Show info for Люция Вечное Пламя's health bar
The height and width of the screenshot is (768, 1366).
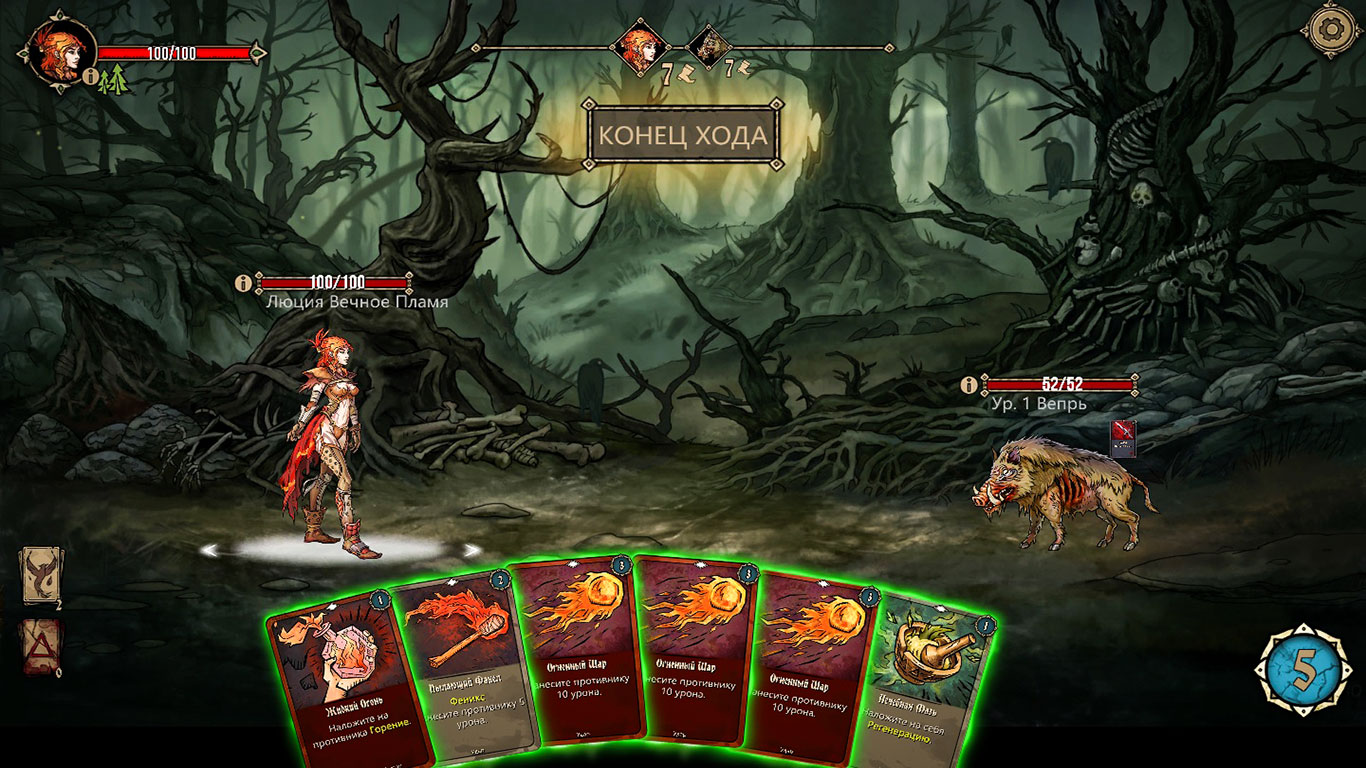[x=242, y=283]
